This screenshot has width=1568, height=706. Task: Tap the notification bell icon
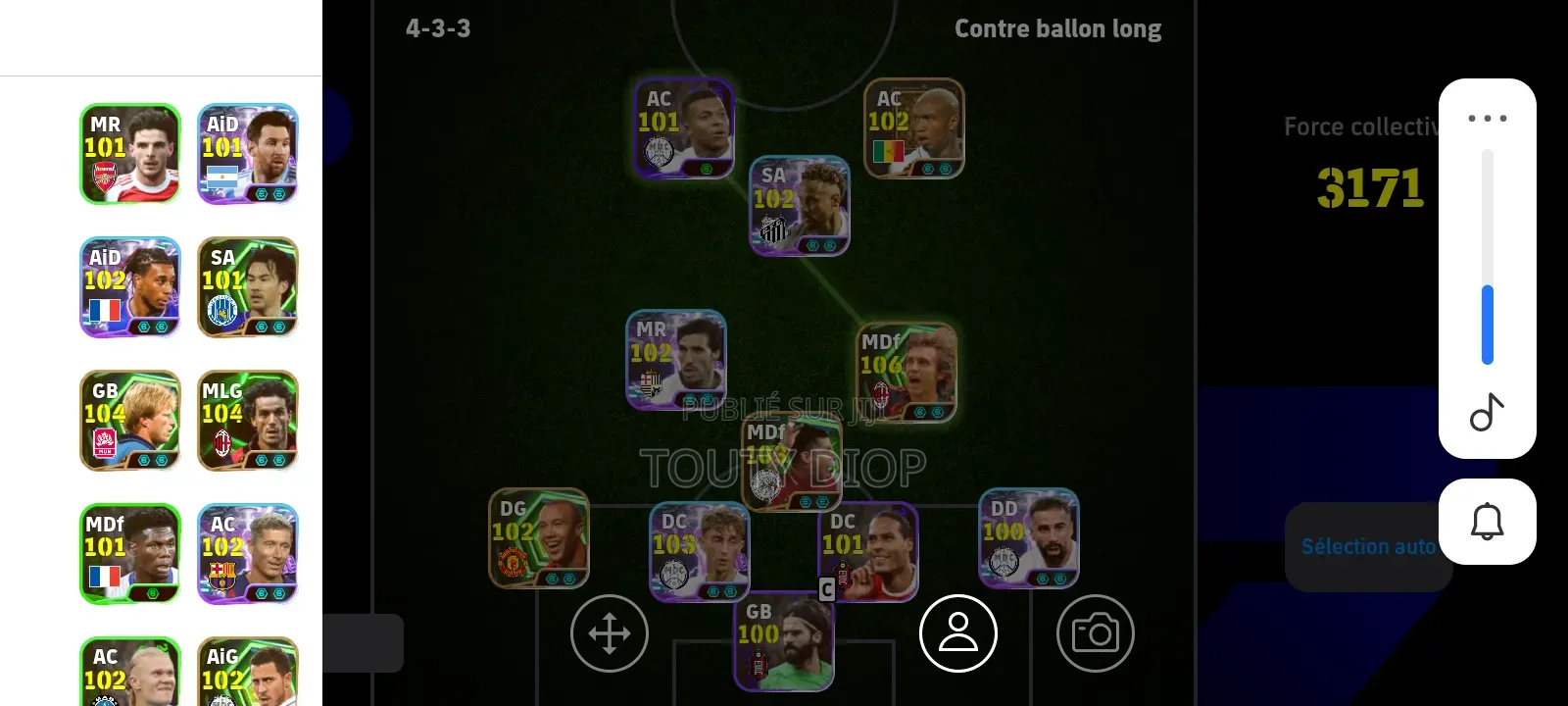[1488, 521]
